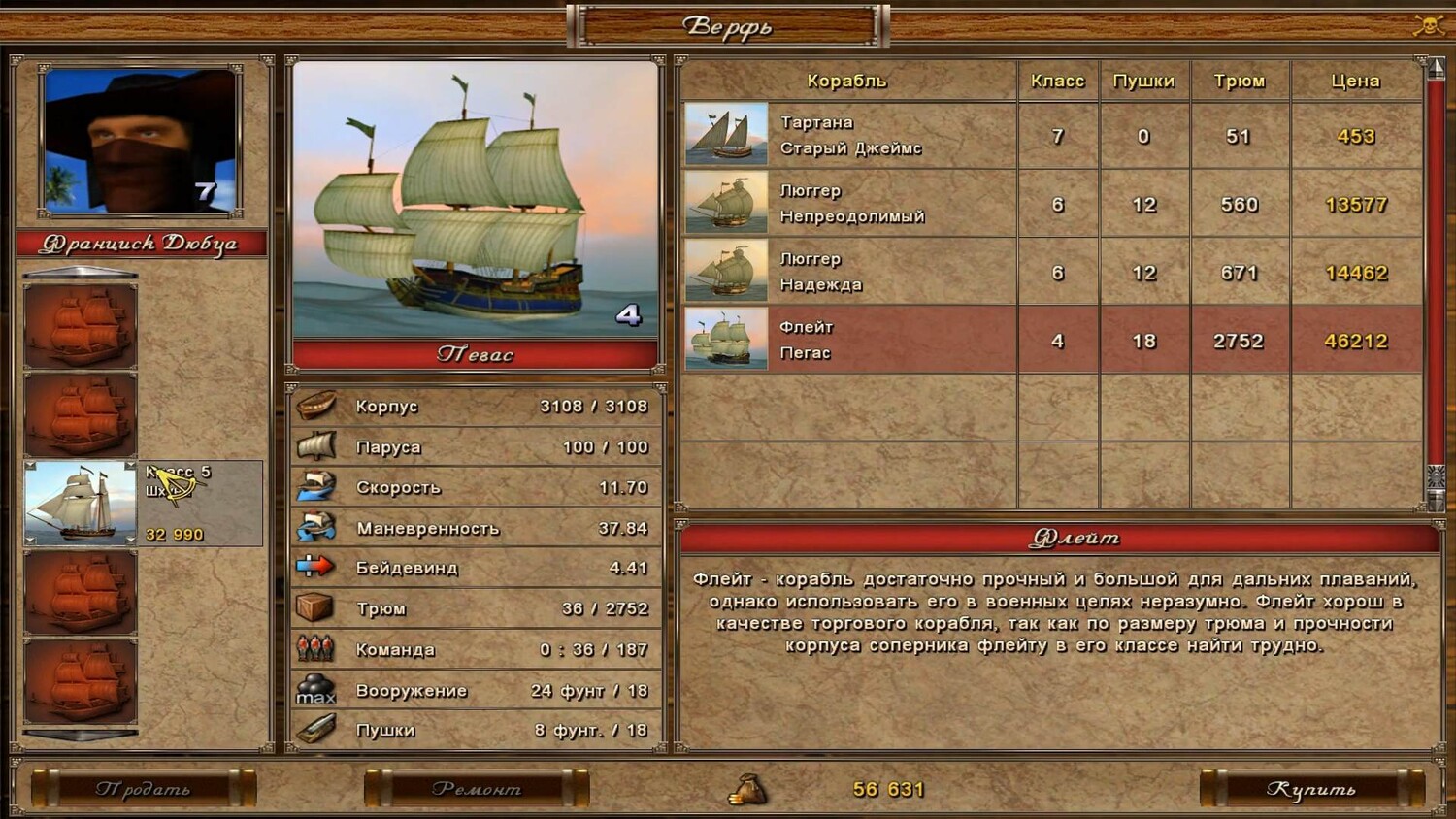Click the large Пегас ship preview image

(475, 199)
